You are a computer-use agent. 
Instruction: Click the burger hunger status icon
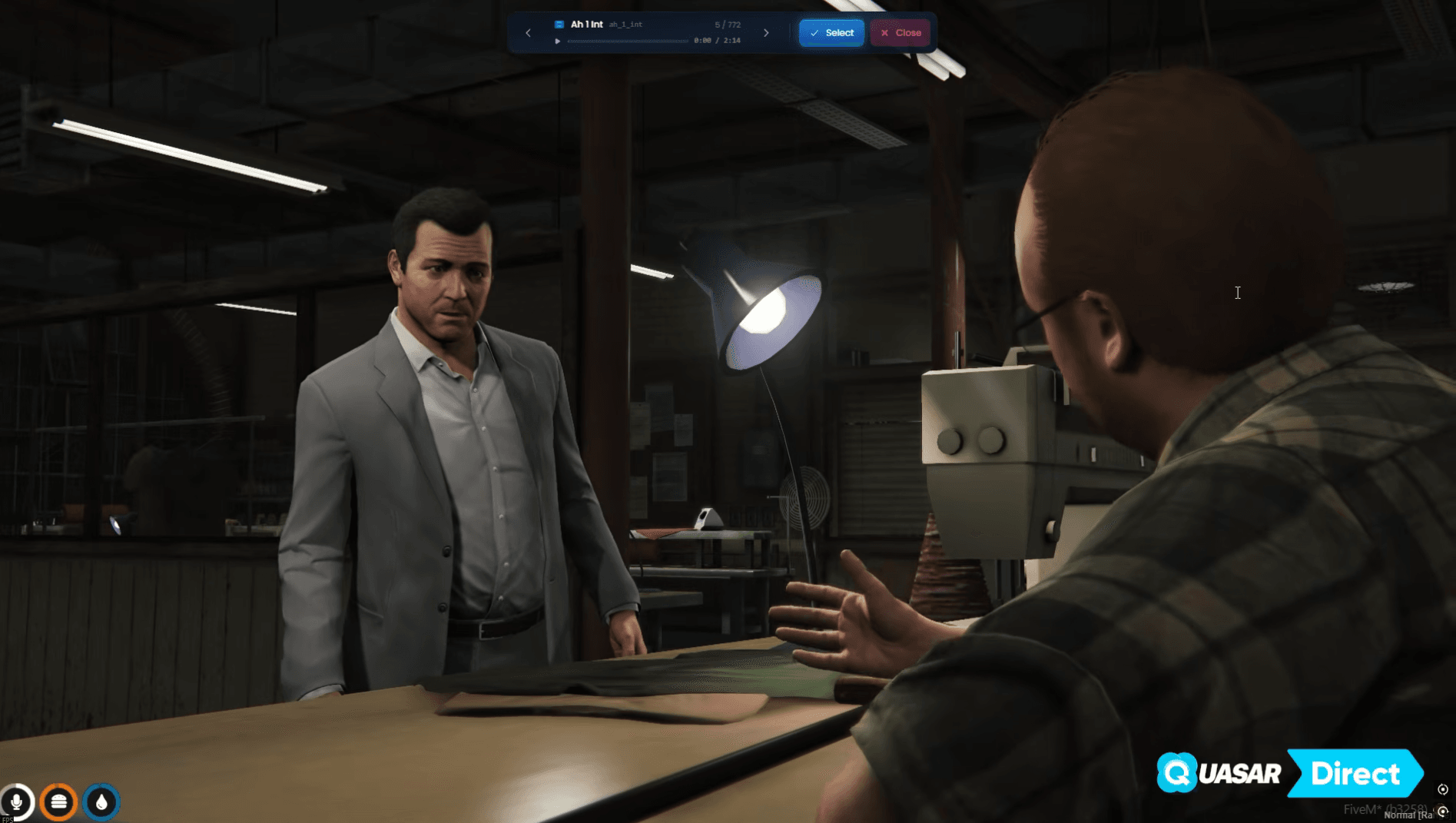click(58, 801)
